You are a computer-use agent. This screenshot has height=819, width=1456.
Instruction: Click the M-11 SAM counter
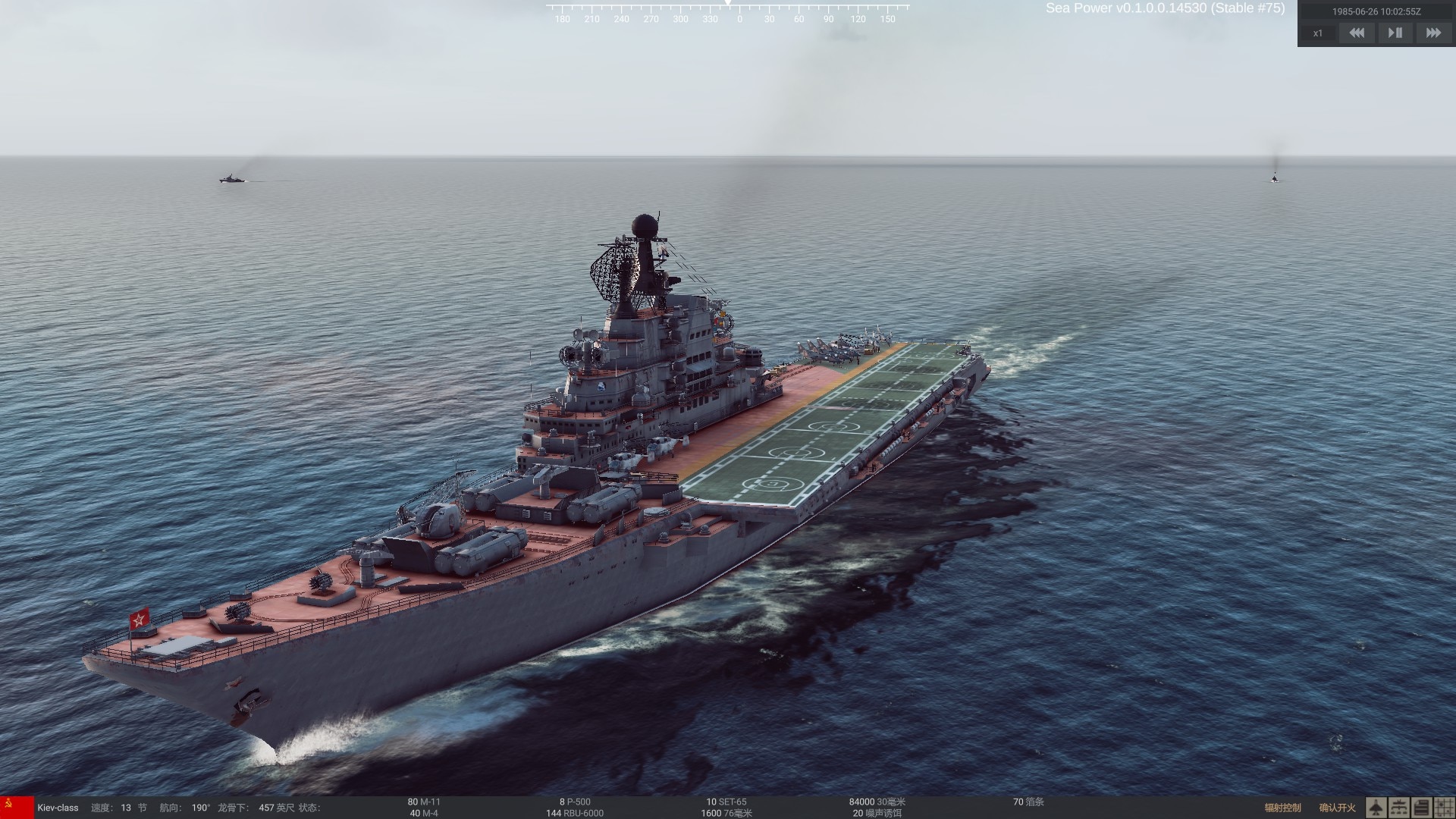424,801
